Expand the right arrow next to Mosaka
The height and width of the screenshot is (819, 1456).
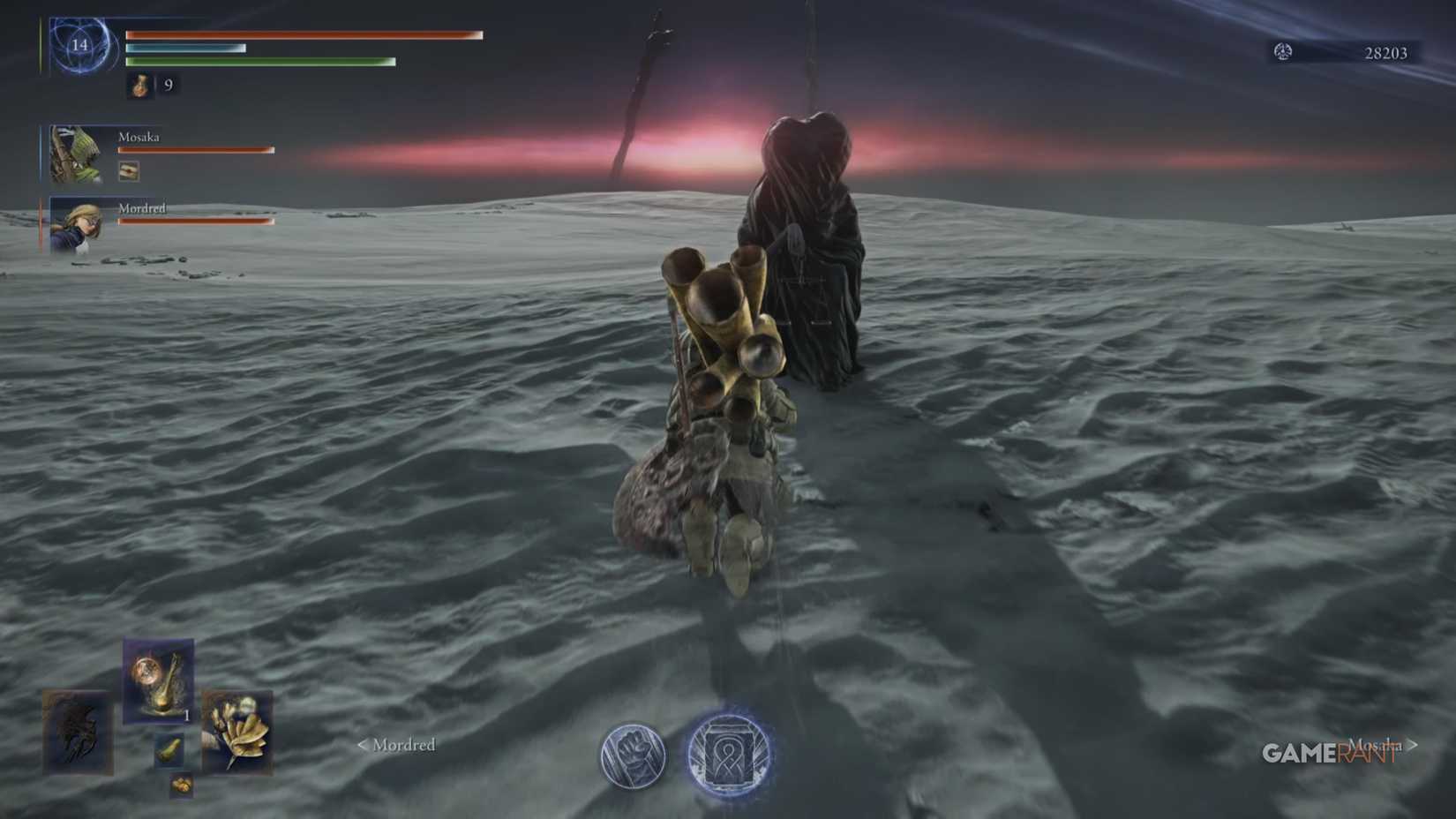coord(1413,746)
